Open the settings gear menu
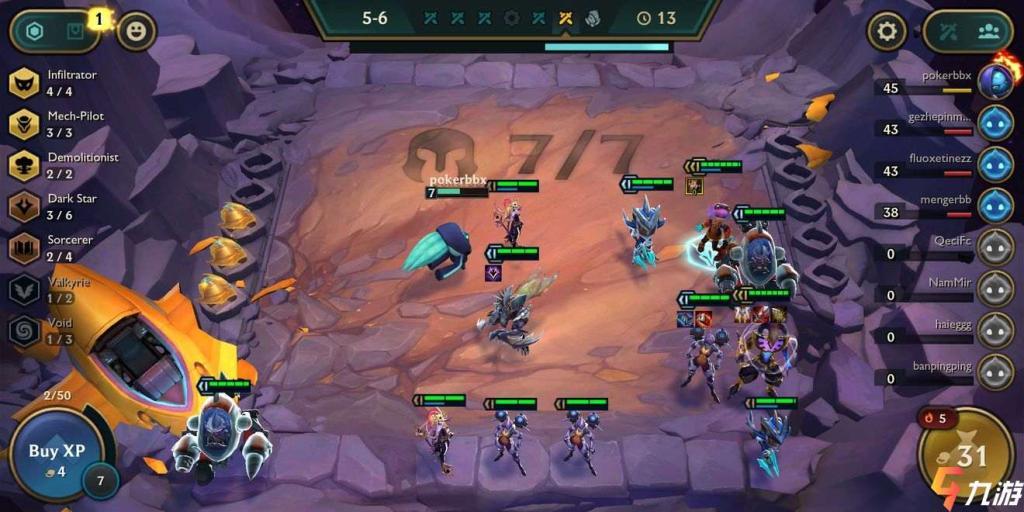Viewport: 1024px width, 512px height. [x=886, y=32]
